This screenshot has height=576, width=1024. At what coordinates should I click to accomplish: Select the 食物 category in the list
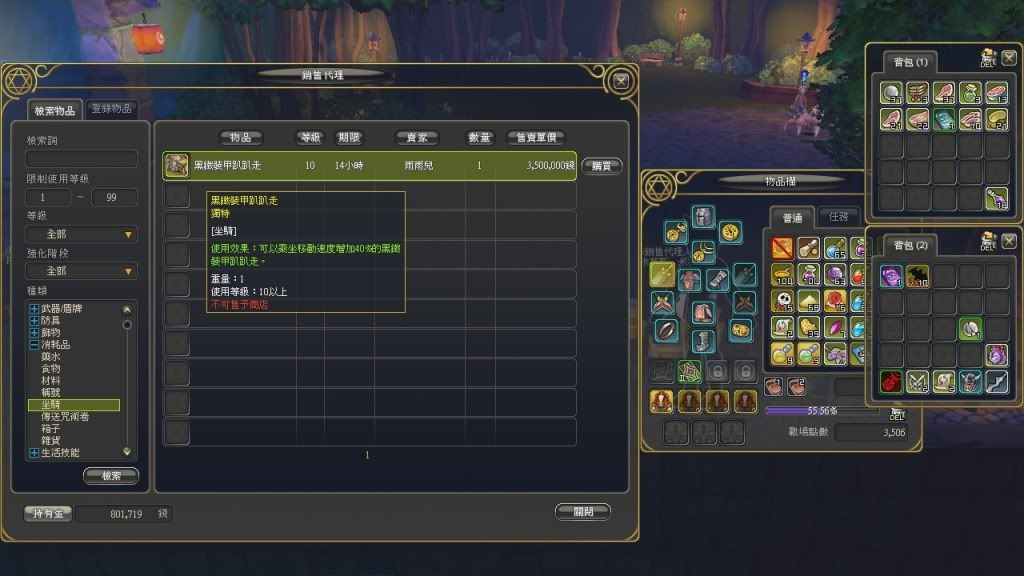coord(50,369)
